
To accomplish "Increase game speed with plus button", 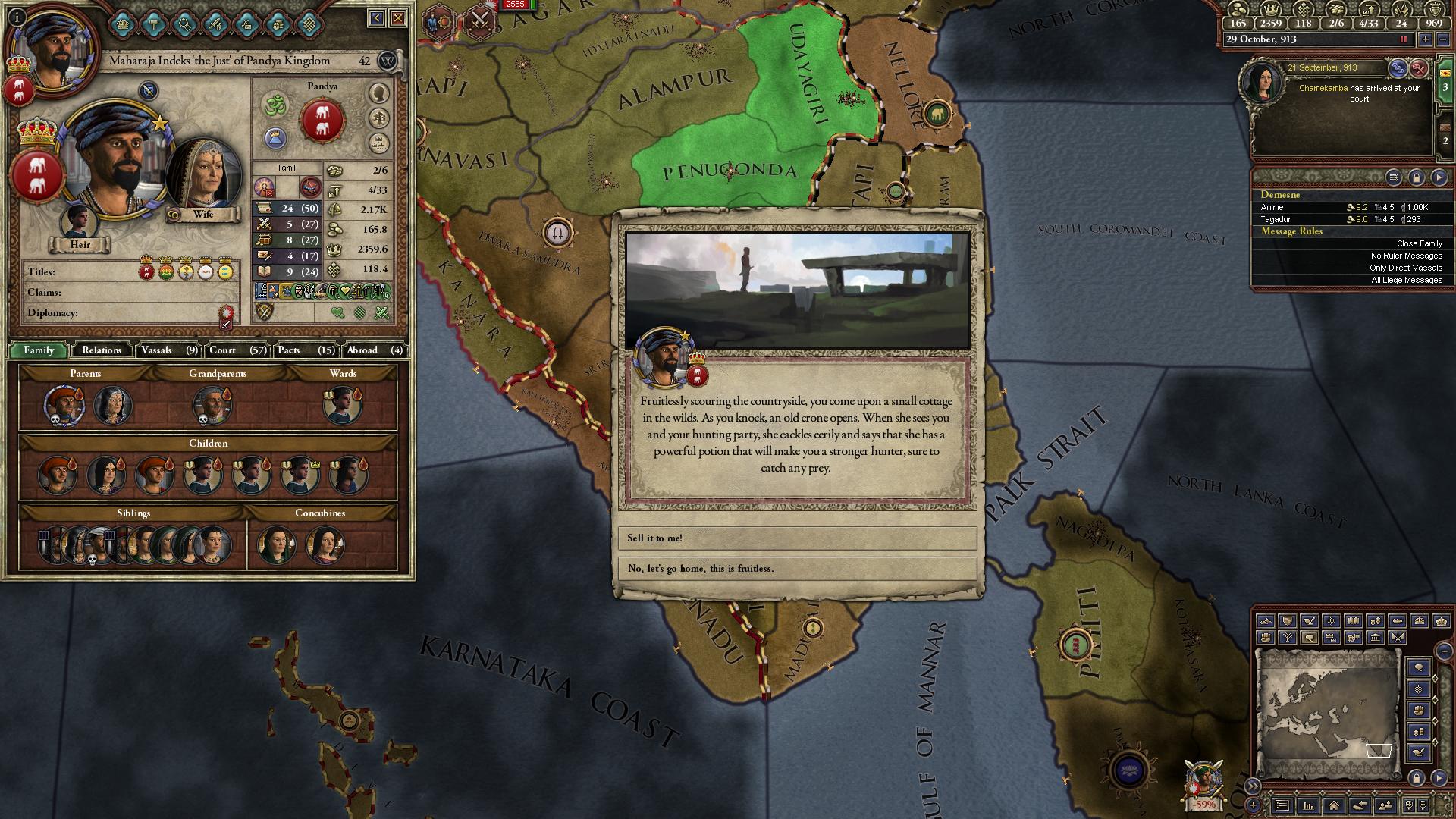I will (1426, 39).
